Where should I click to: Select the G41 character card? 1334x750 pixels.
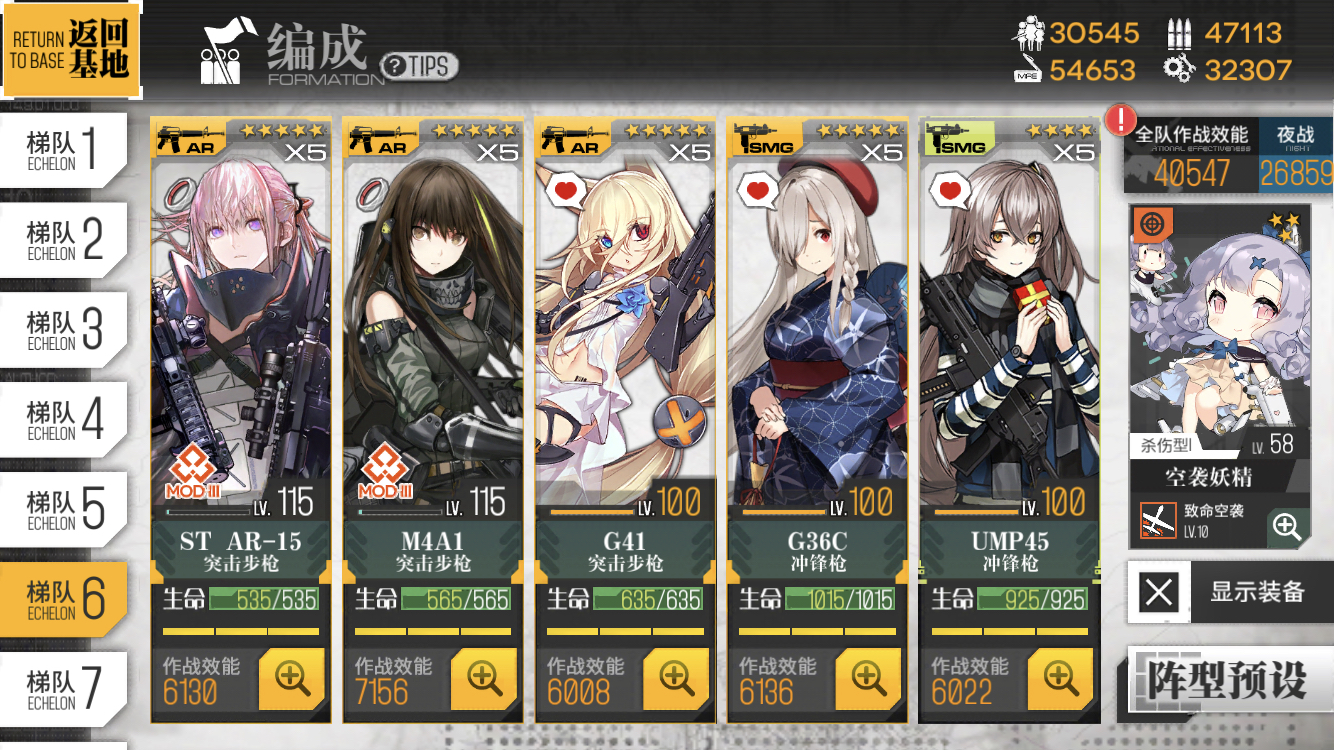pyautogui.click(x=624, y=330)
